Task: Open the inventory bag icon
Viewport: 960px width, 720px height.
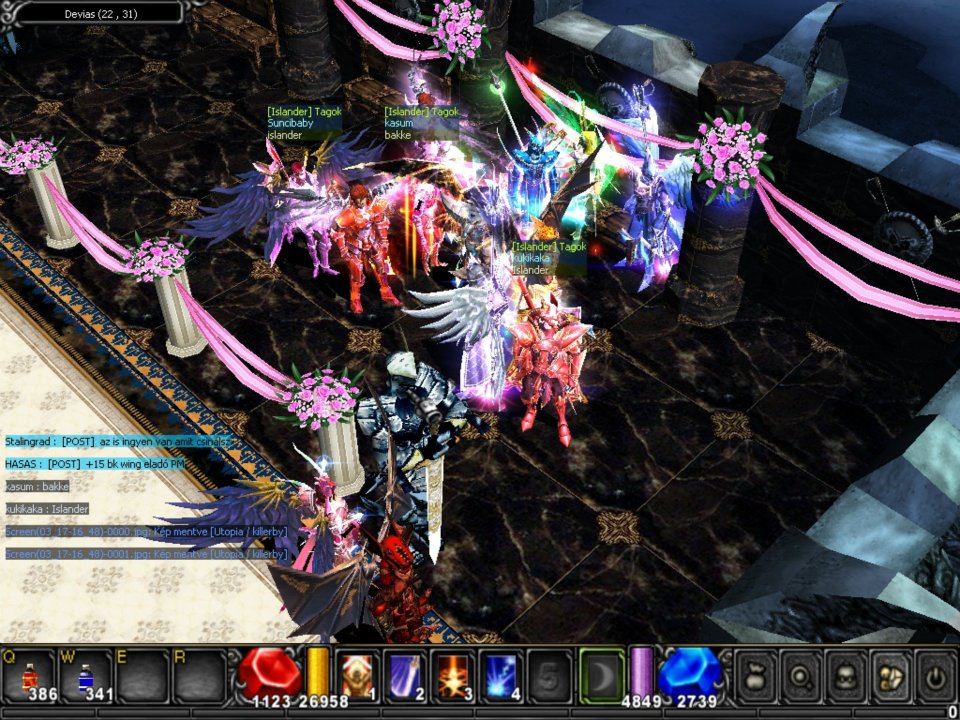Action: [x=755, y=677]
